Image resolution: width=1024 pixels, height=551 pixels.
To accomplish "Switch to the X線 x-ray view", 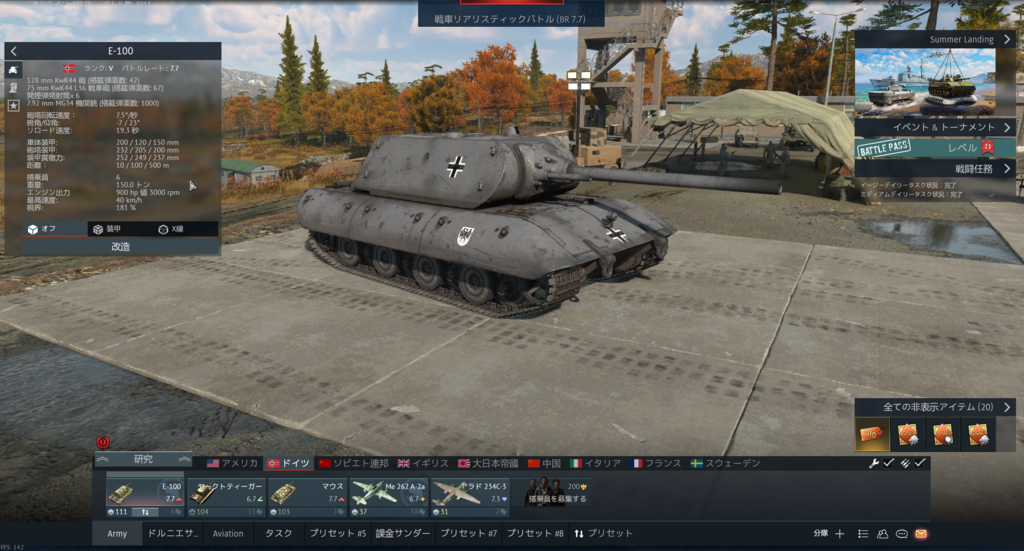I will [171, 229].
